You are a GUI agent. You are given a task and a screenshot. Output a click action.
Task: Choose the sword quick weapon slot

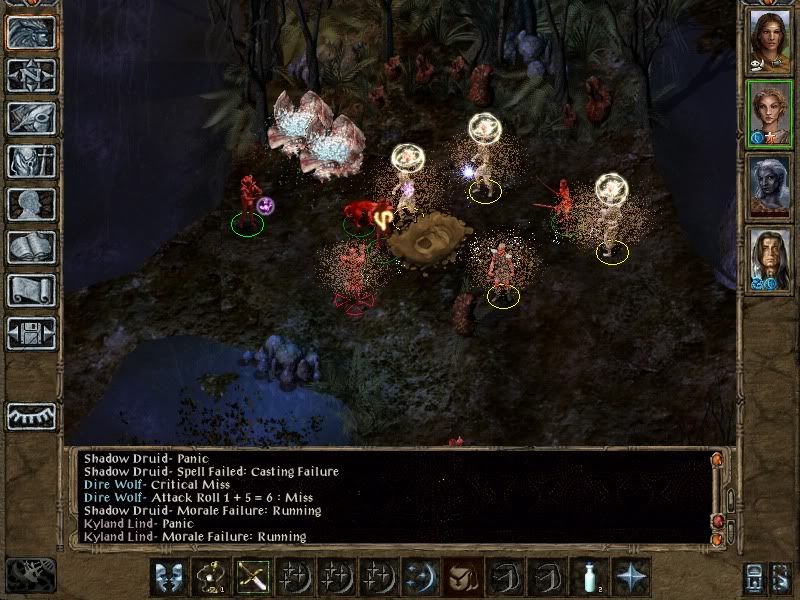pyautogui.click(x=253, y=577)
